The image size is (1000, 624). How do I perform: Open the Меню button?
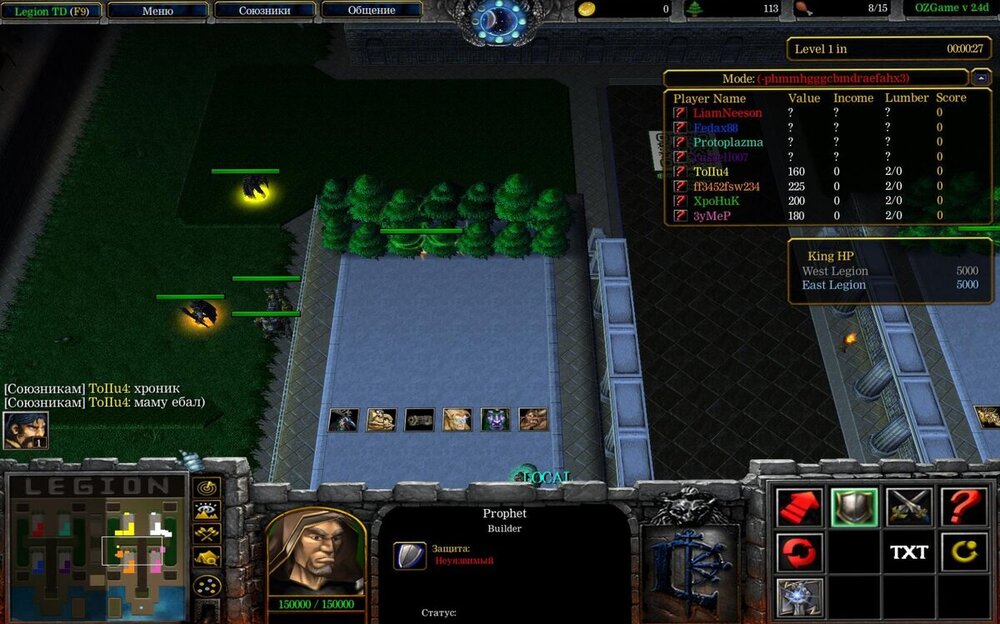click(x=158, y=10)
